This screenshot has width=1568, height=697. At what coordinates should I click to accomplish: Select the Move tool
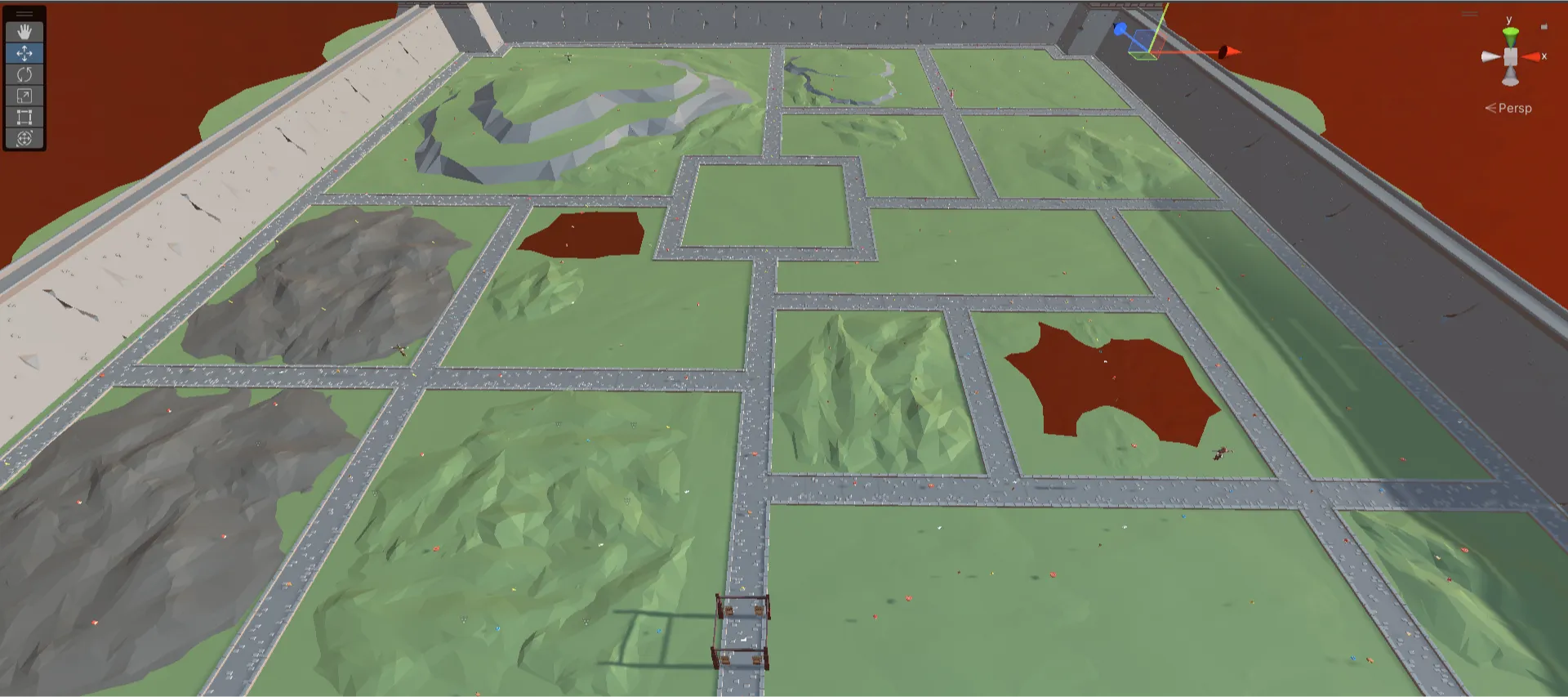tap(24, 52)
